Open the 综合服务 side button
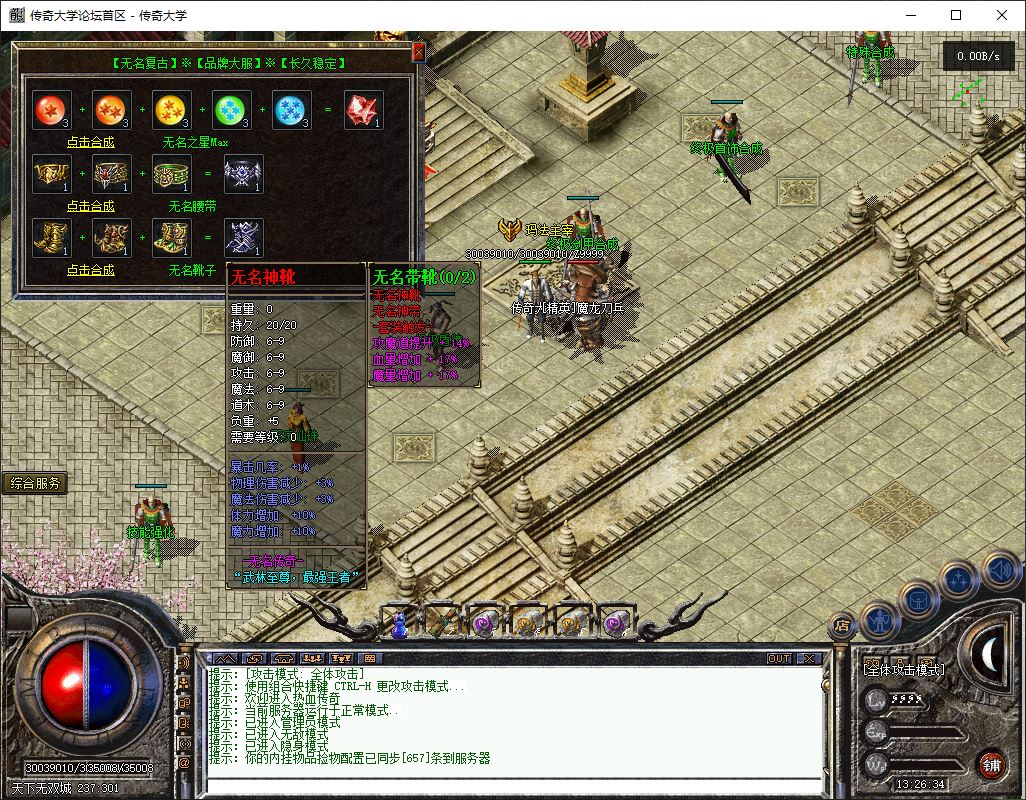 click(36, 484)
